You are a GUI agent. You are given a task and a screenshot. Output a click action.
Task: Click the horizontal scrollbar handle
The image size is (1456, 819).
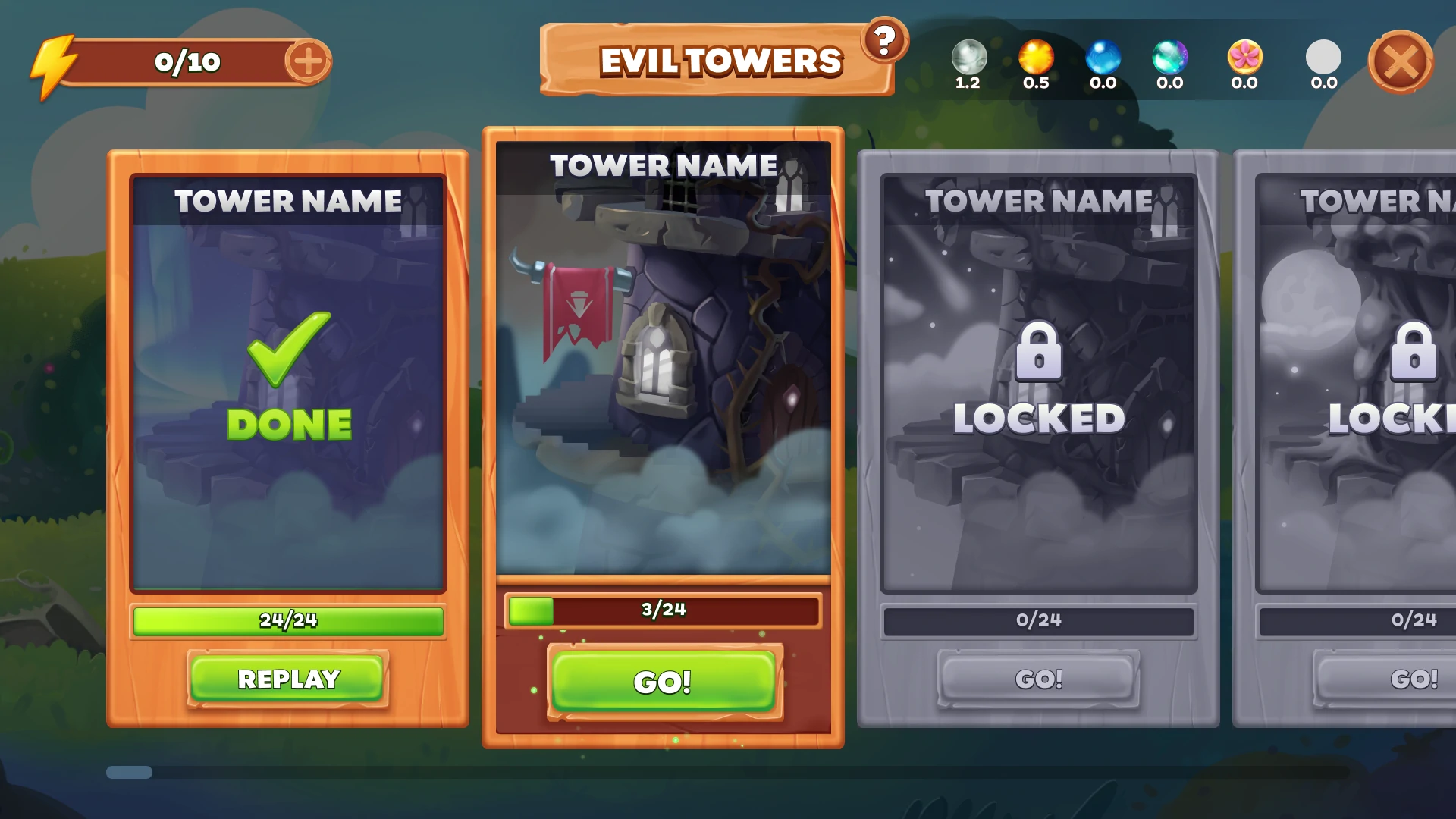129,772
